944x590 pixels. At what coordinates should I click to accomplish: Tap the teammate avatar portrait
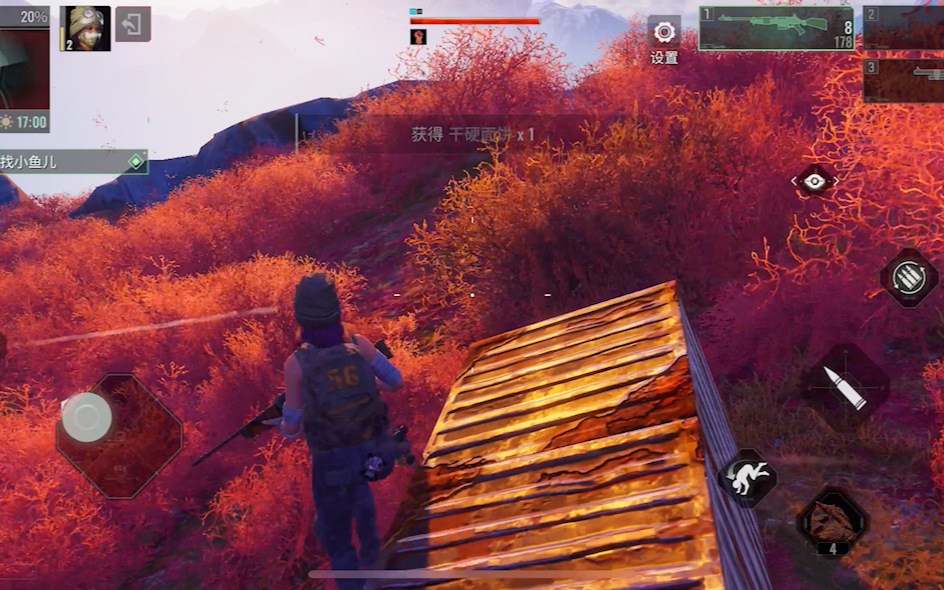coord(86,28)
